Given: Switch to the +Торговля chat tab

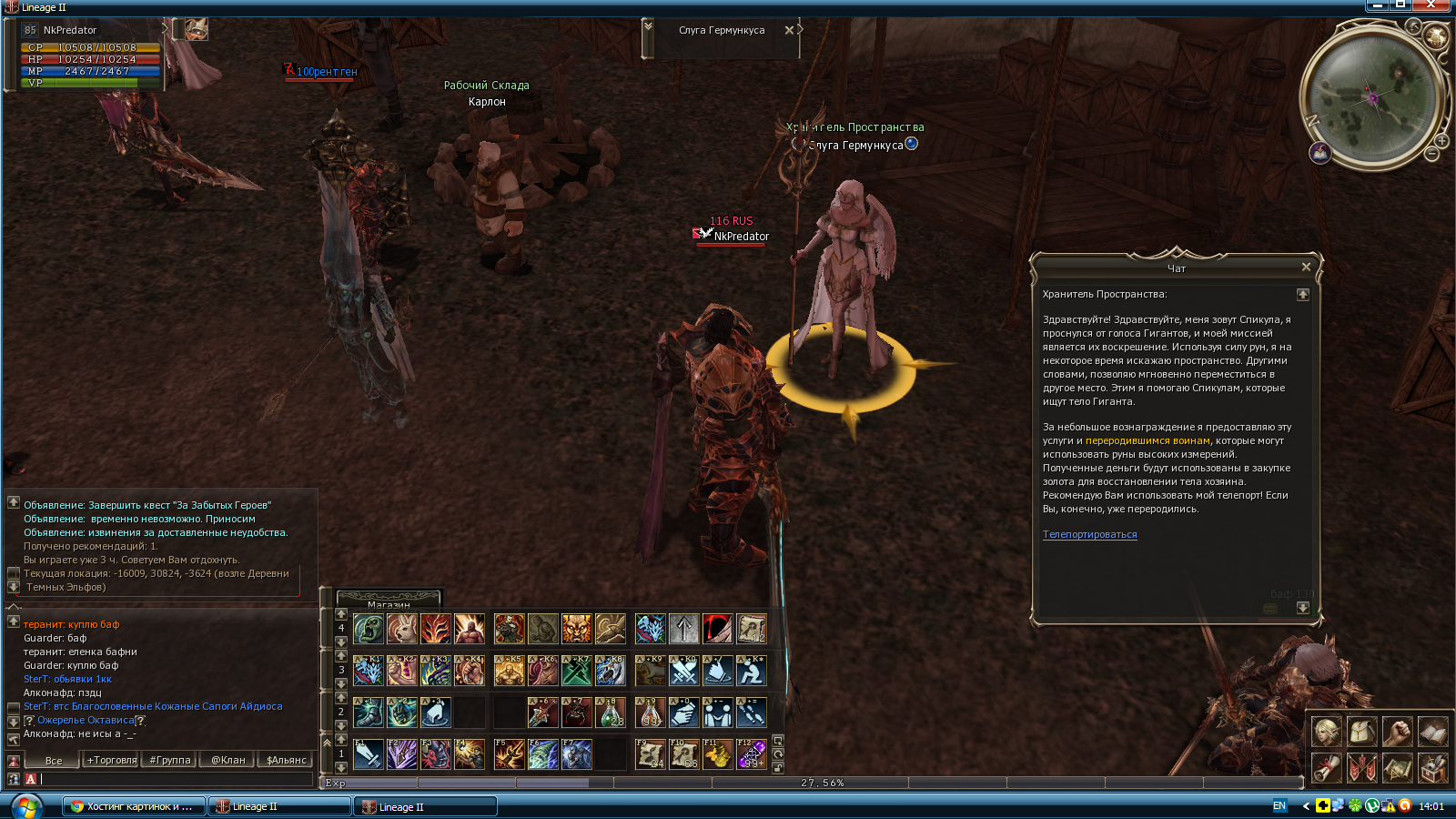Looking at the screenshot, I should [111, 760].
